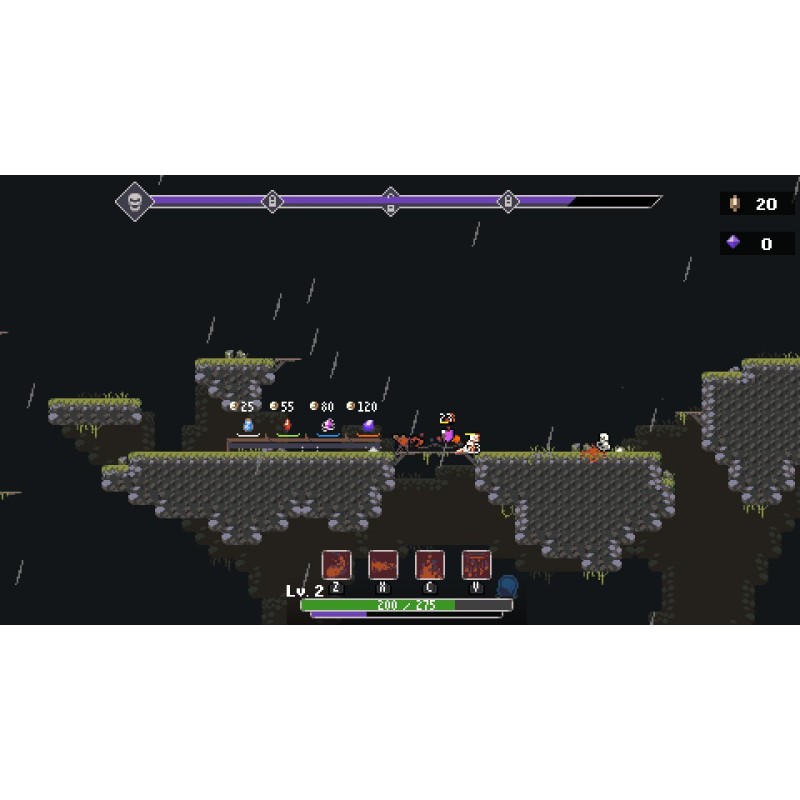The width and height of the screenshot is (800, 800).
Task: Use the horizontal flame streak ability
Action: click(383, 565)
